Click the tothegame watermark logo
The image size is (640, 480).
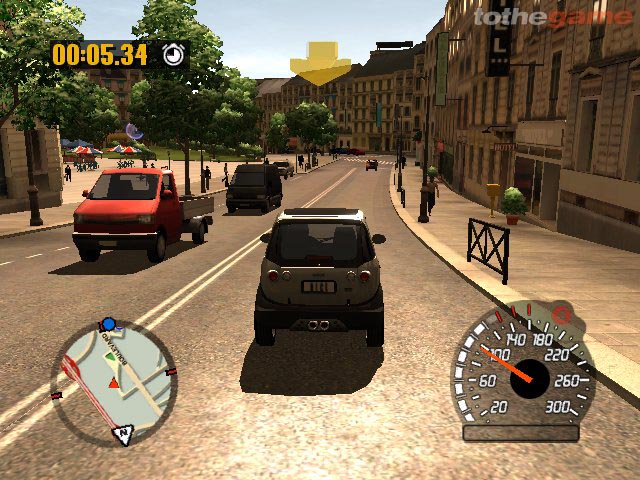pyautogui.click(x=551, y=17)
